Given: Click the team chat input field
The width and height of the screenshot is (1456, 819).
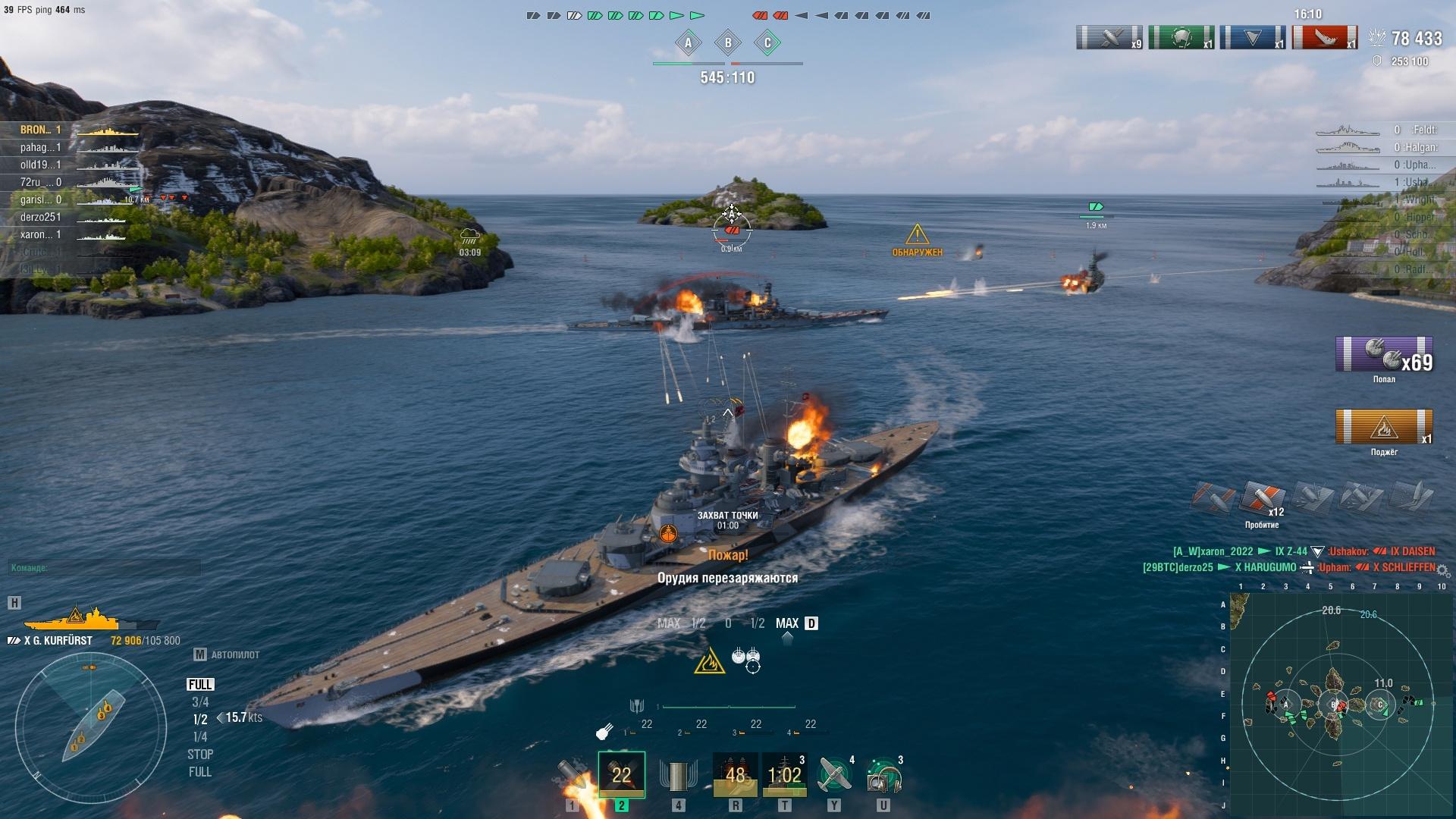Looking at the screenshot, I should (x=105, y=568).
